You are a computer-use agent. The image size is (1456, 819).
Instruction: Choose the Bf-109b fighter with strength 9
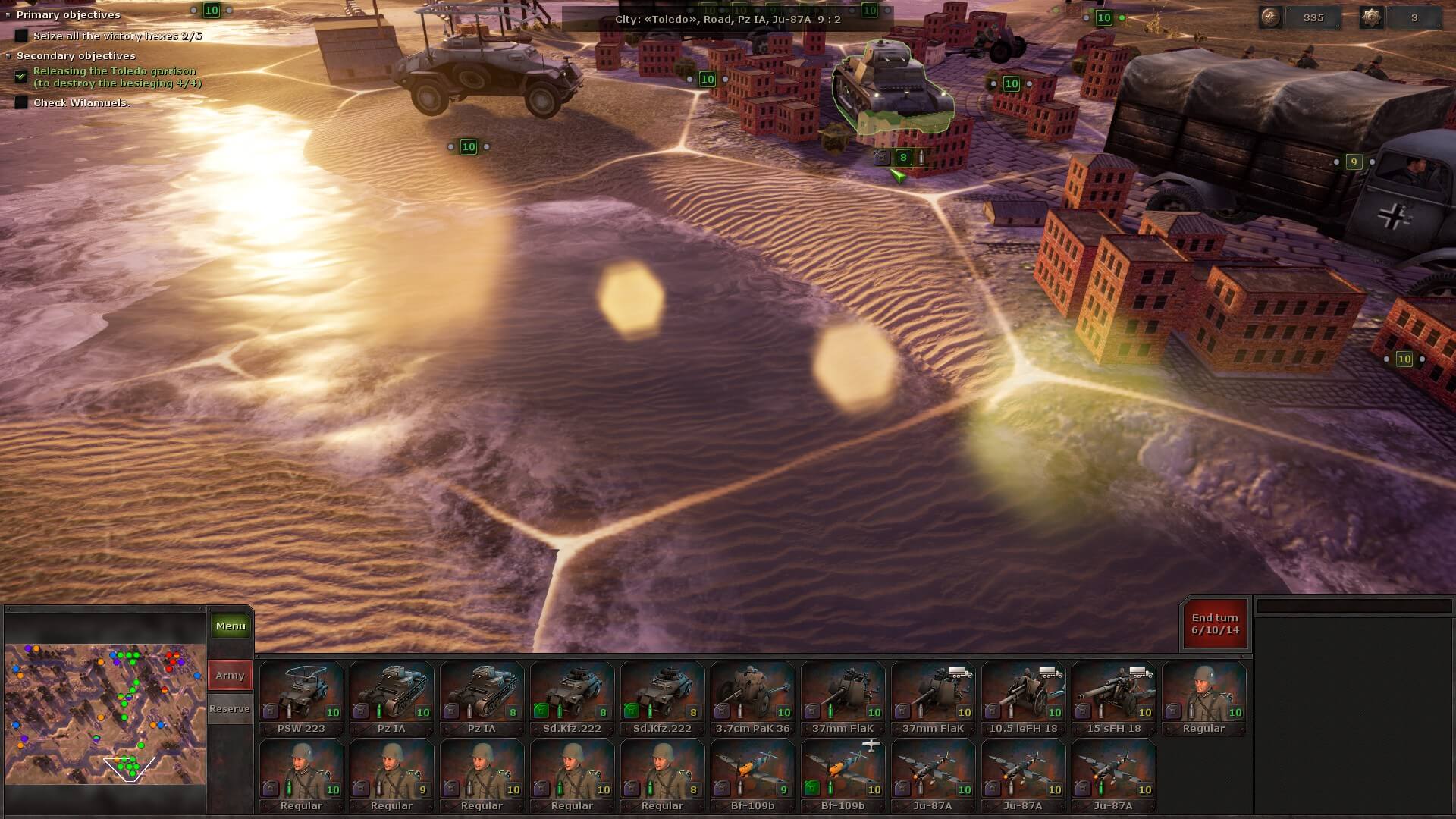click(752, 775)
